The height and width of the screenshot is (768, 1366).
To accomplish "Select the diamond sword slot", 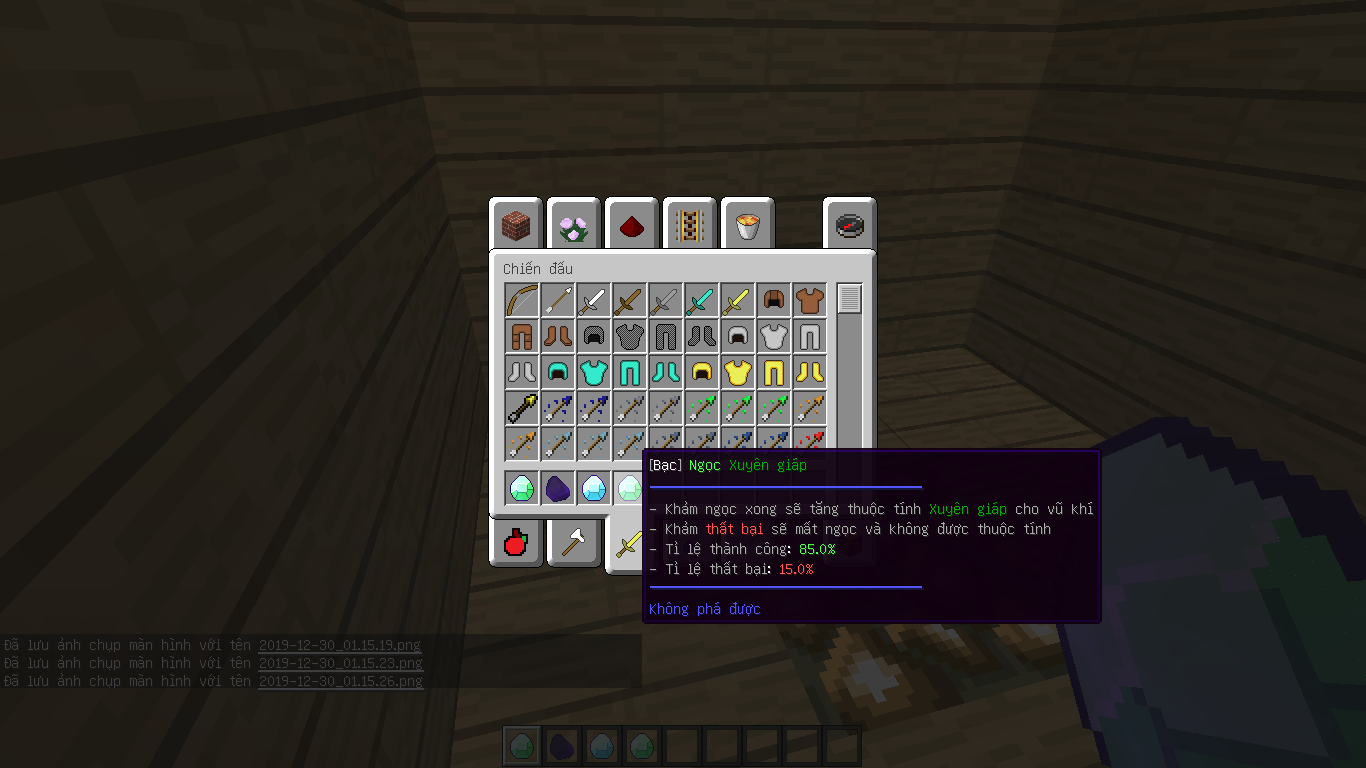I will pyautogui.click(x=701, y=299).
